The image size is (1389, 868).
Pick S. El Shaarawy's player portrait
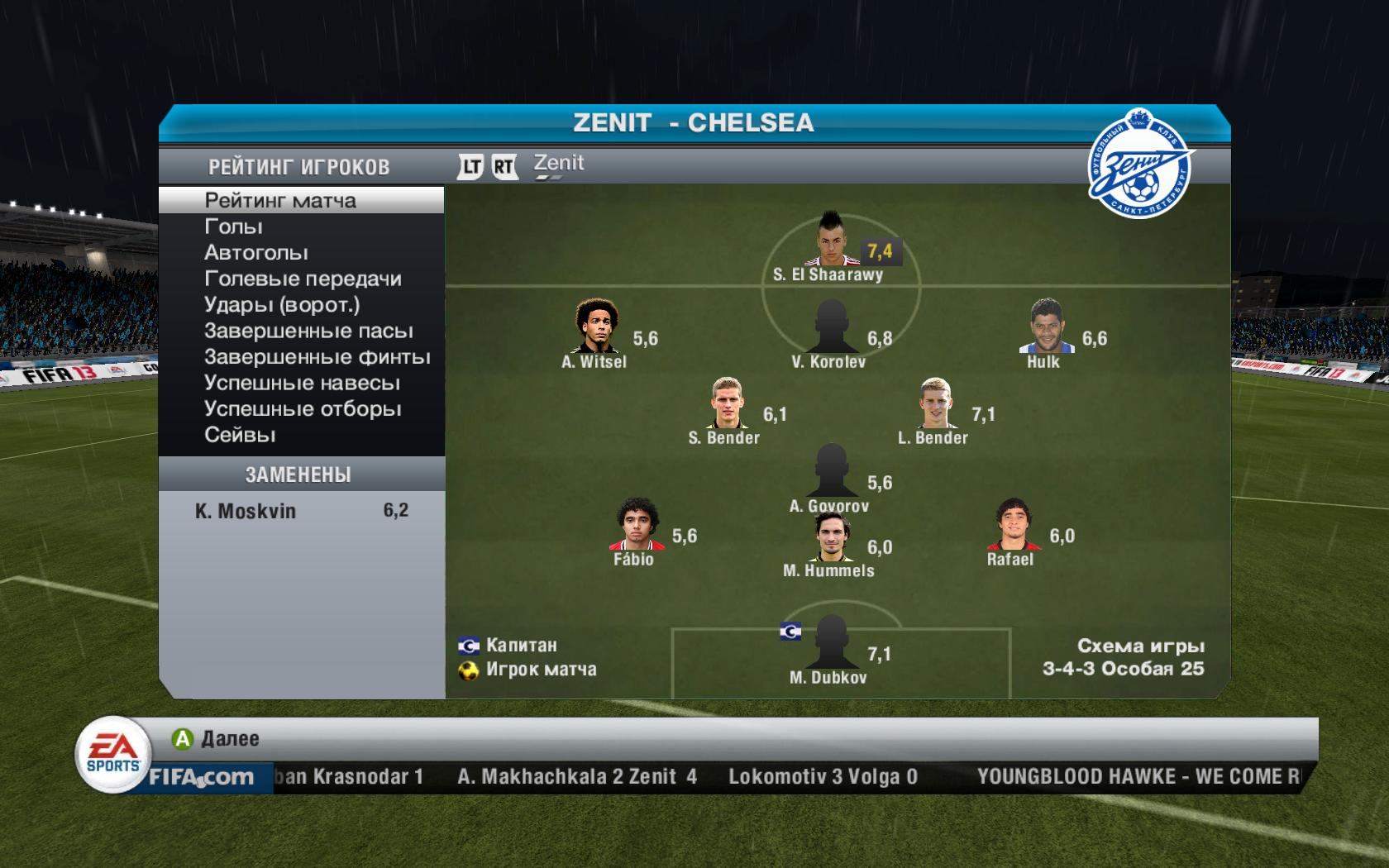point(831,238)
